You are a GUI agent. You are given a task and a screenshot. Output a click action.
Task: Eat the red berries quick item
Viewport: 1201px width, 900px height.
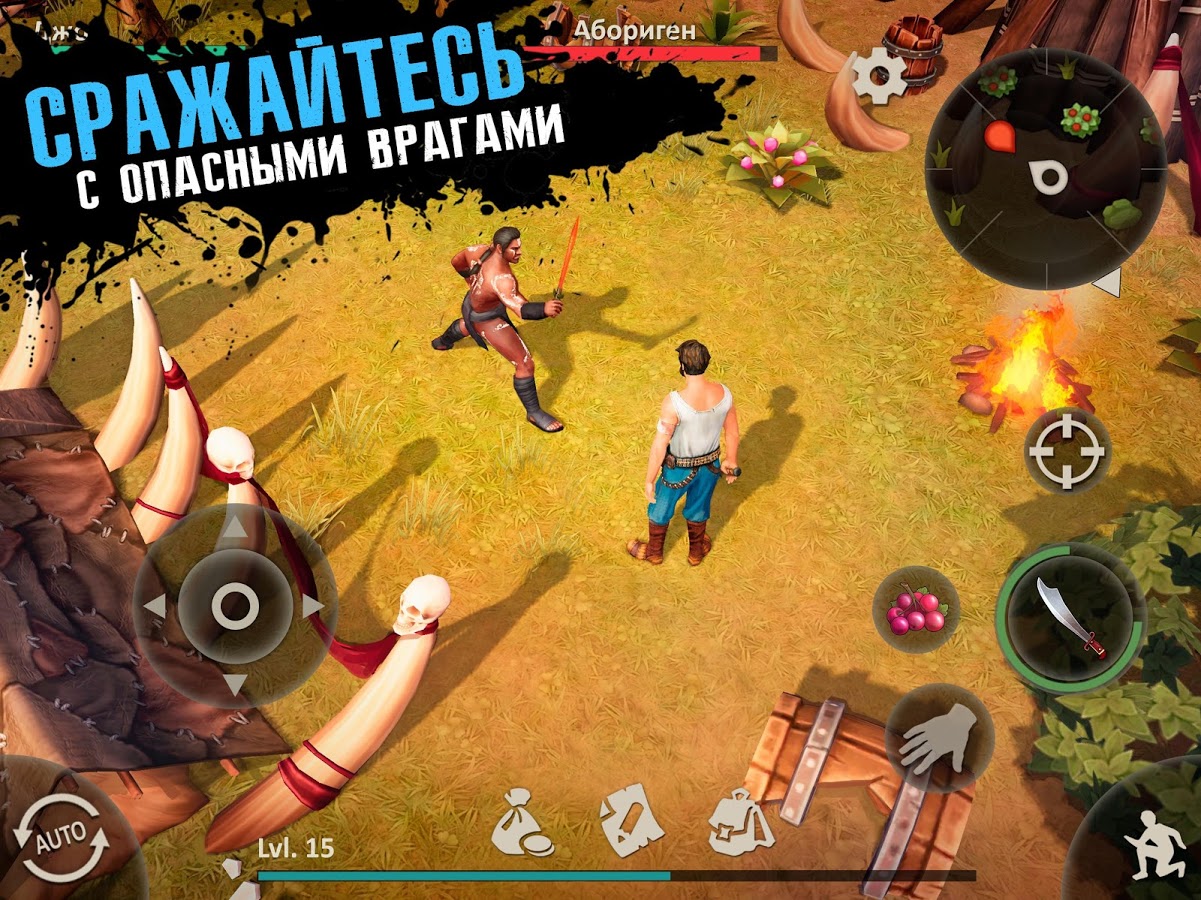pyautogui.click(x=915, y=611)
